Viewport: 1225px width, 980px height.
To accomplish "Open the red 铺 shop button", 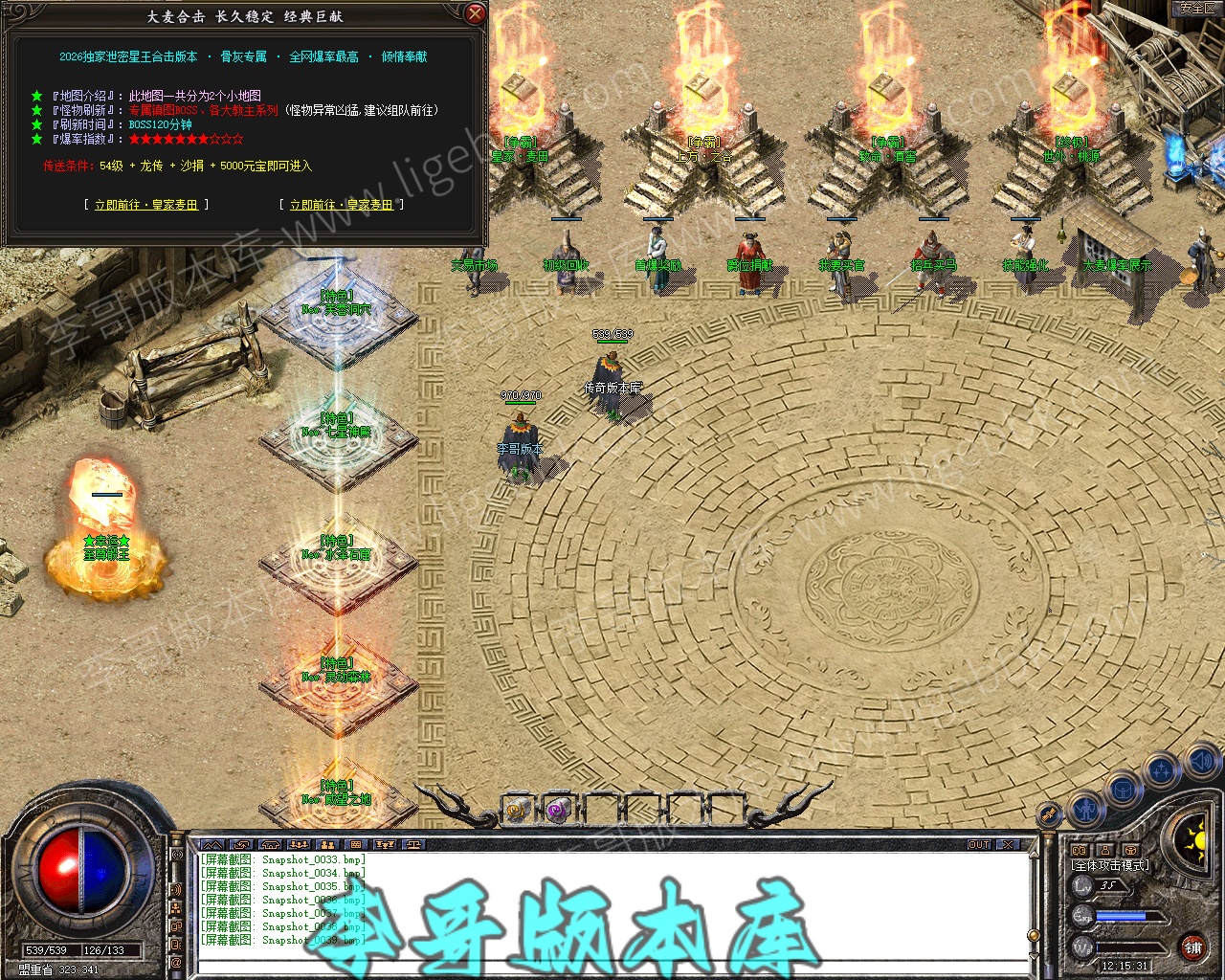I will pyautogui.click(x=1192, y=947).
